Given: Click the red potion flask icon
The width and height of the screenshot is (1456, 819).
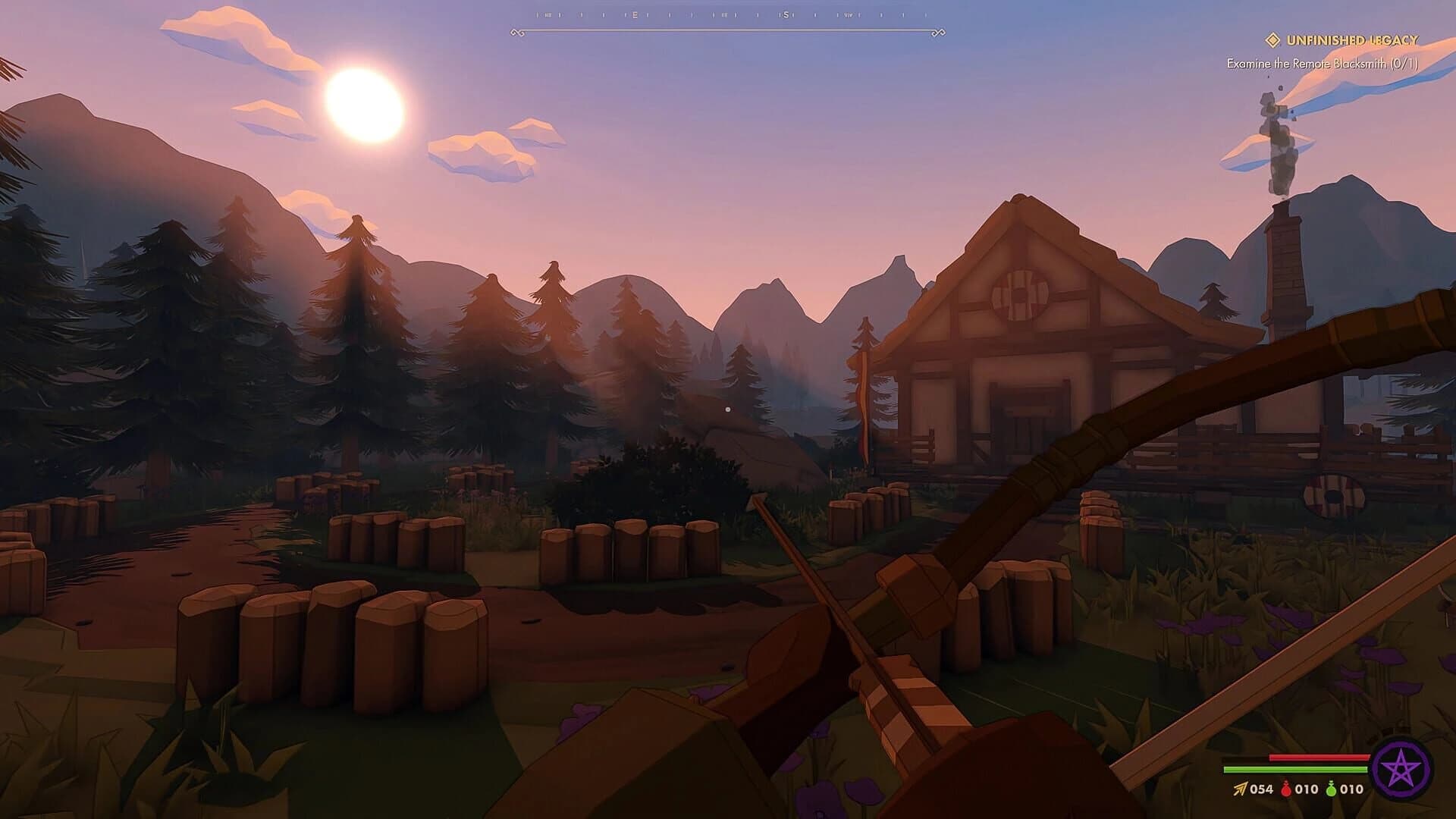Looking at the screenshot, I should pyautogui.click(x=1287, y=789).
